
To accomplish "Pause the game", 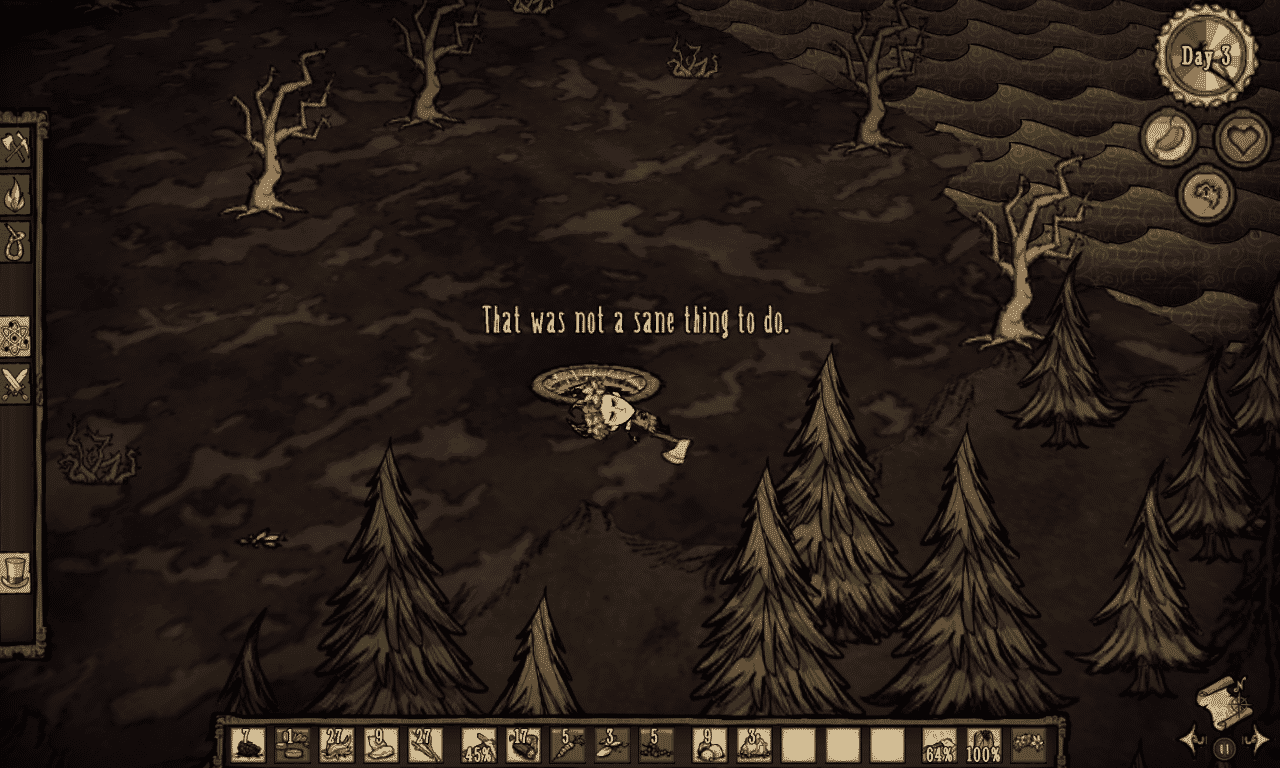I will [x=1224, y=746].
